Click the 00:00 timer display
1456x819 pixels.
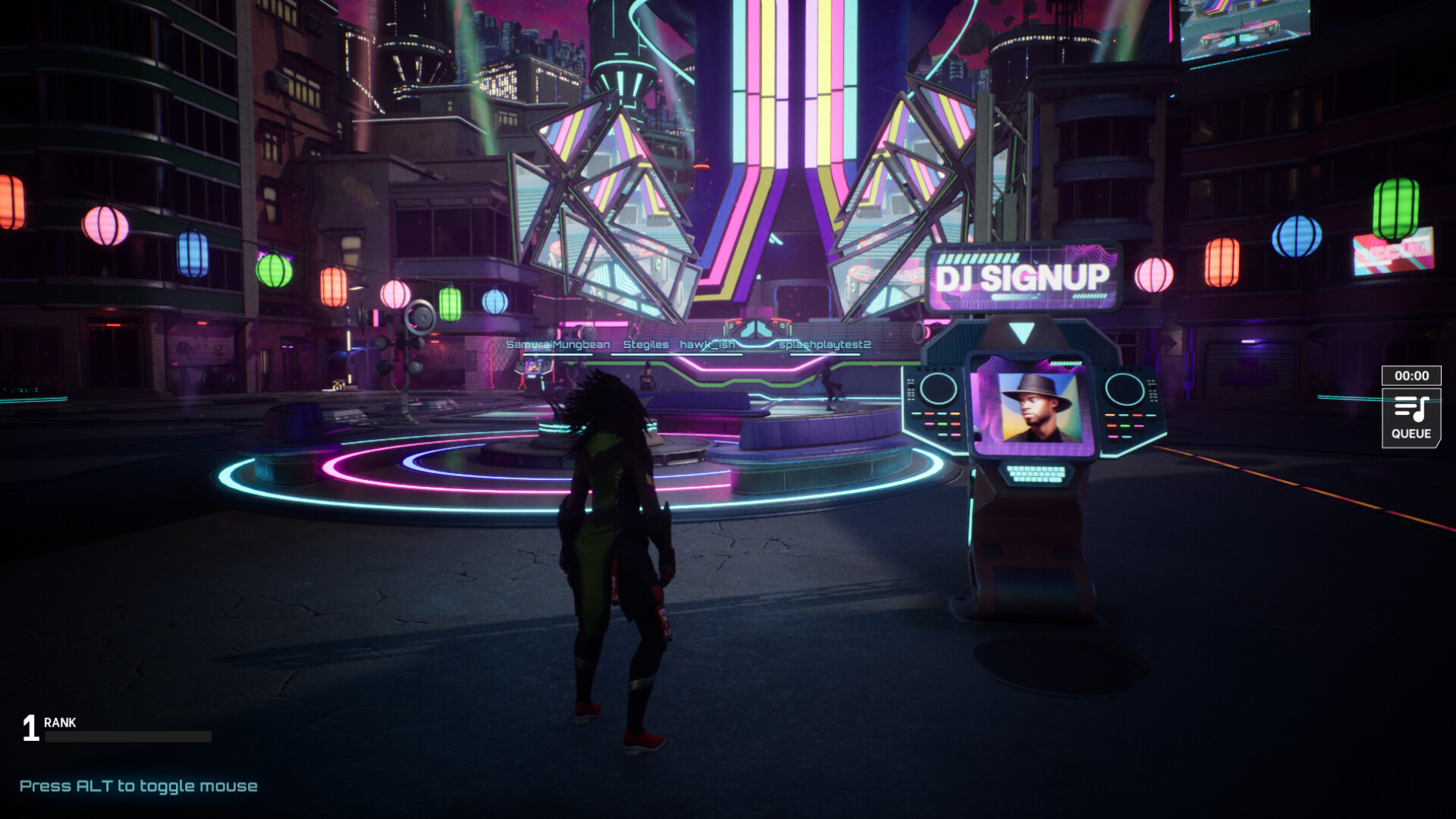point(1411,375)
